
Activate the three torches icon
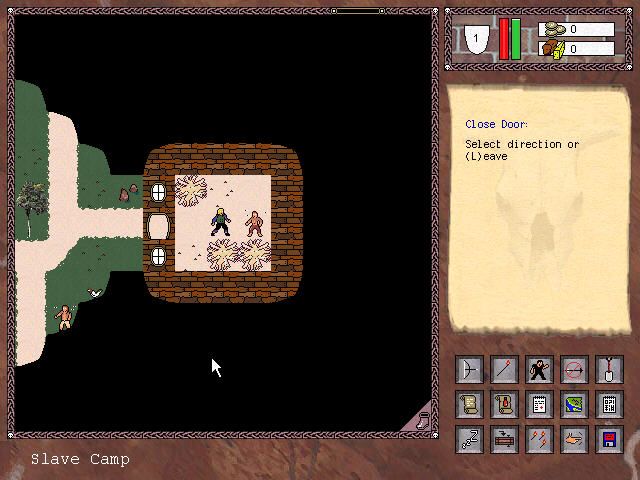(x=539, y=438)
